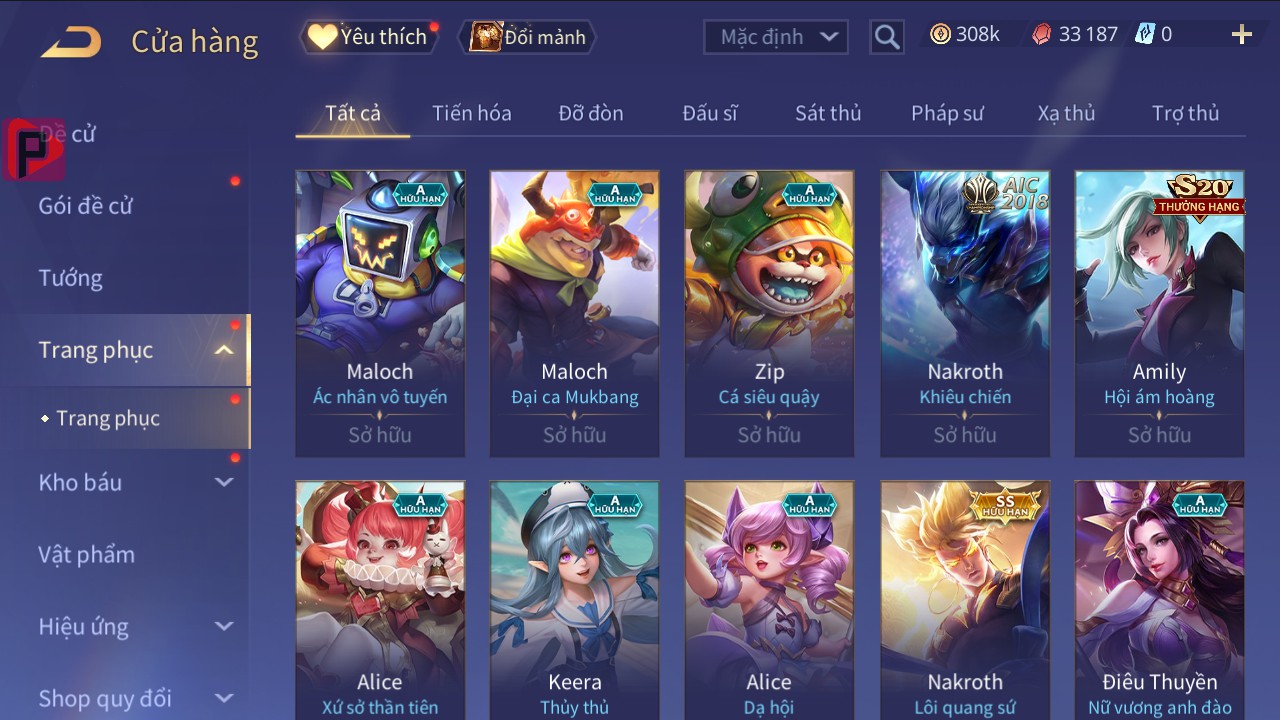Show the Đấu sĩ category

pyautogui.click(x=709, y=113)
